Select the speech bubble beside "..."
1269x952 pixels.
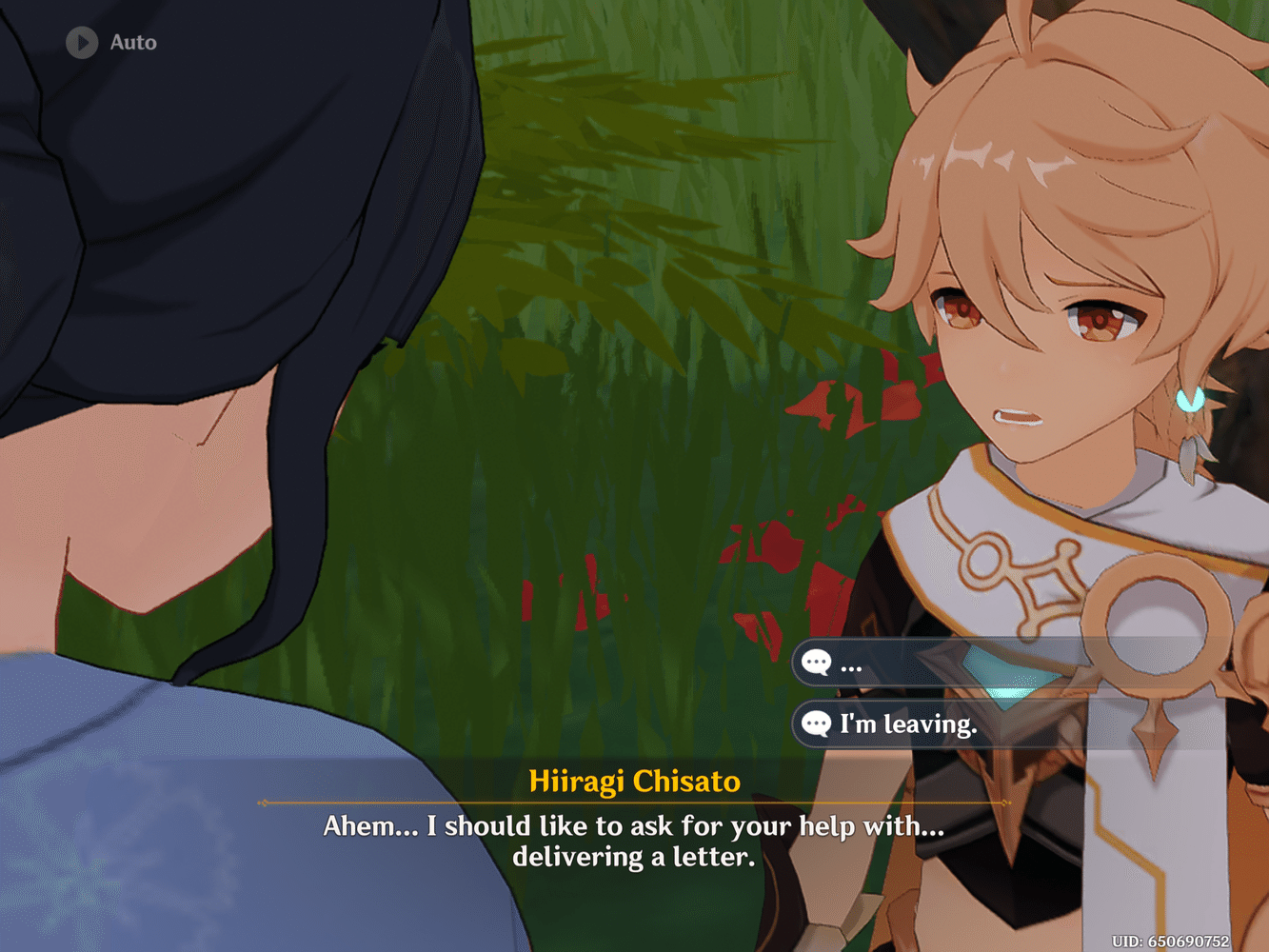click(817, 663)
